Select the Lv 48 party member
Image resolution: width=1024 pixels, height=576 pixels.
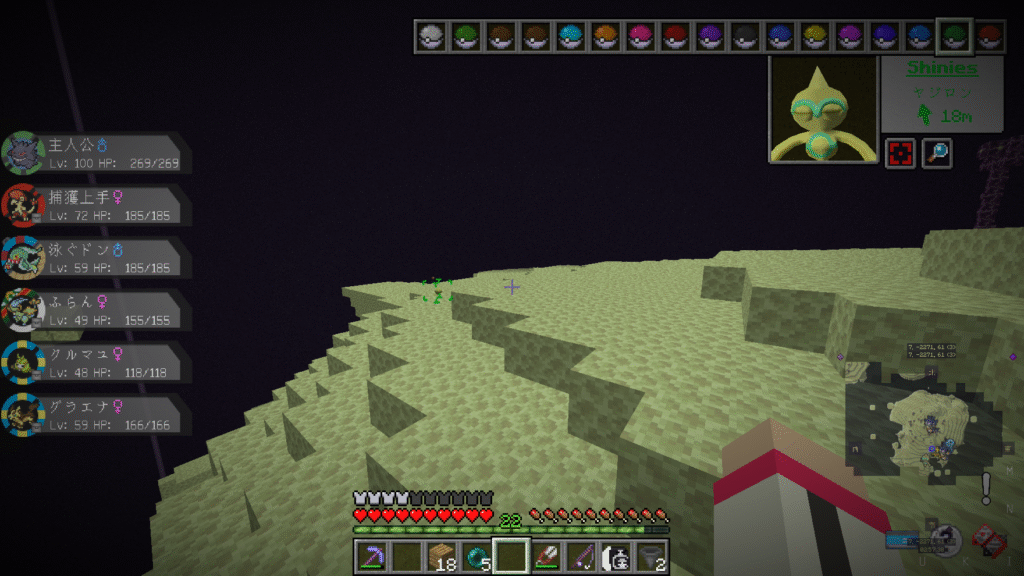pos(97,361)
